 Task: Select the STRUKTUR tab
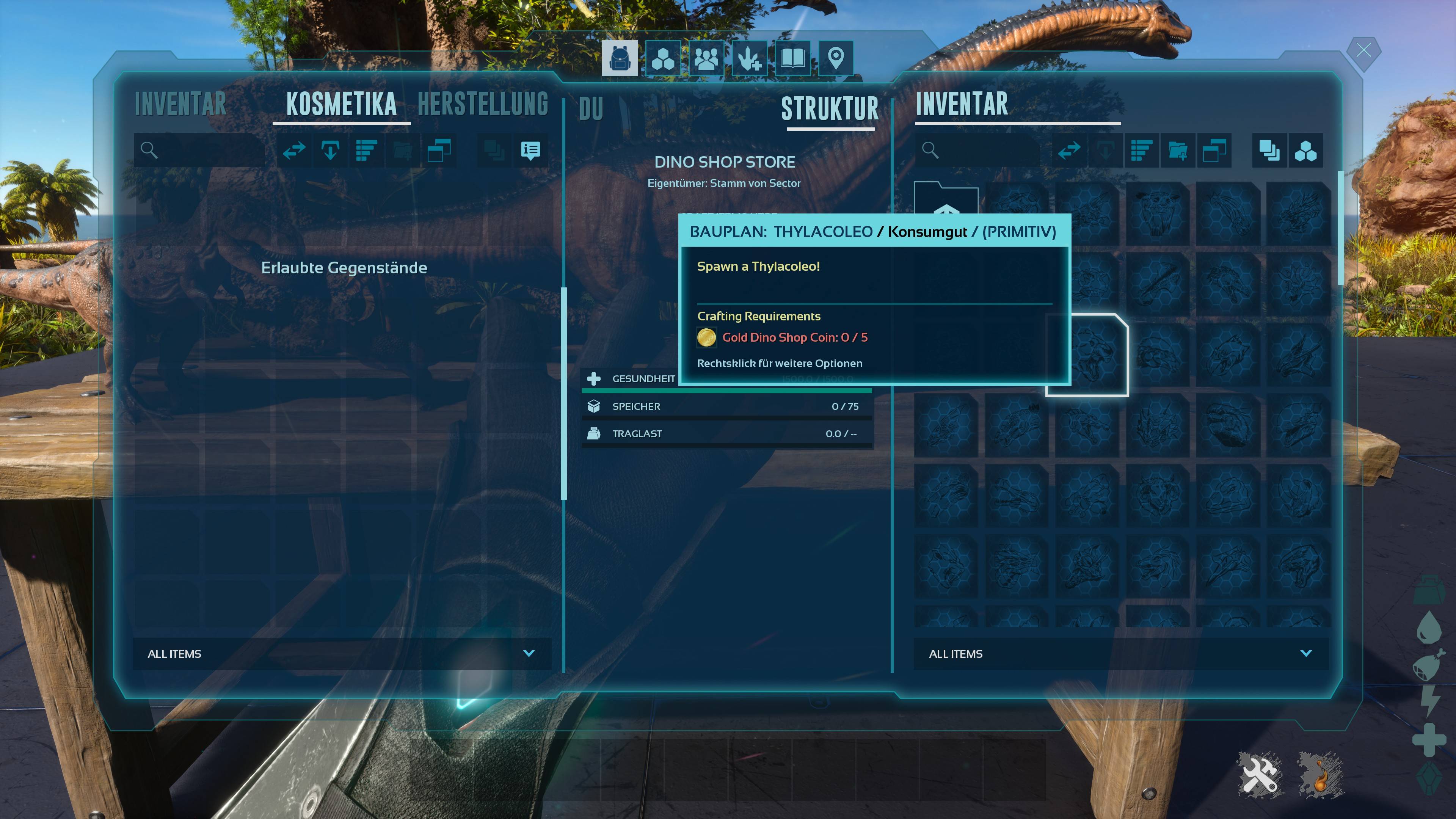tap(830, 109)
